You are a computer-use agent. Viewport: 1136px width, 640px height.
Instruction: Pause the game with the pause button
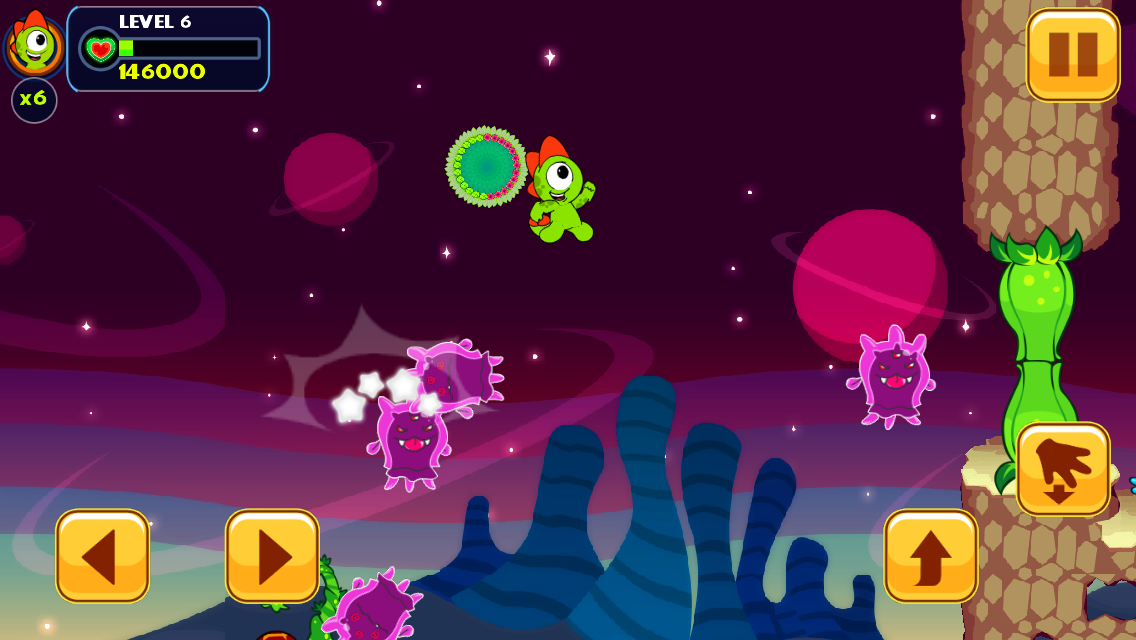tap(1073, 54)
